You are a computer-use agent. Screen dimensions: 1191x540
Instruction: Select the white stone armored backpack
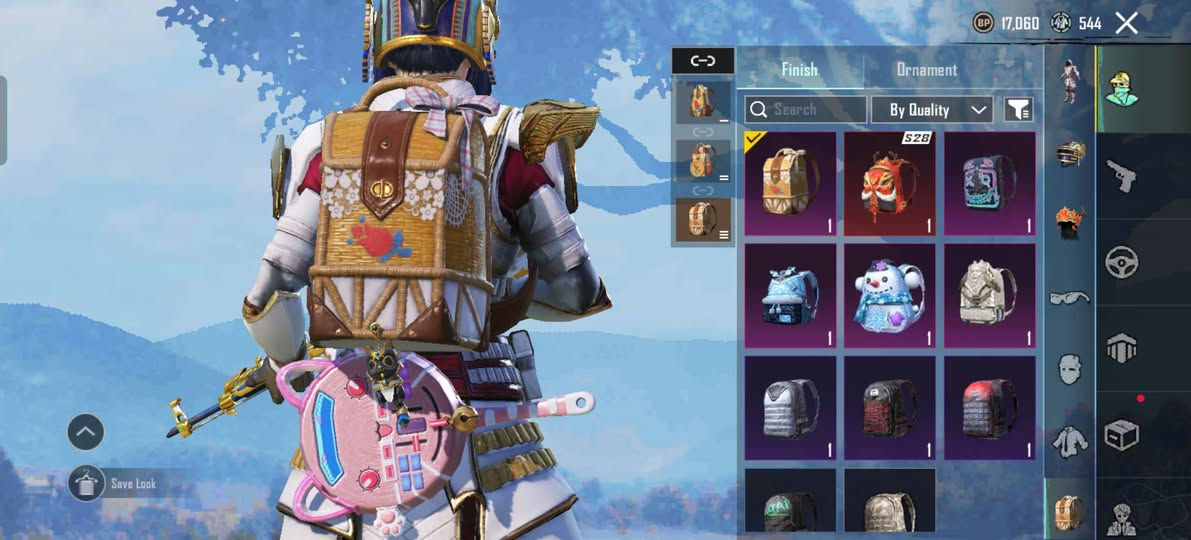[989, 296]
